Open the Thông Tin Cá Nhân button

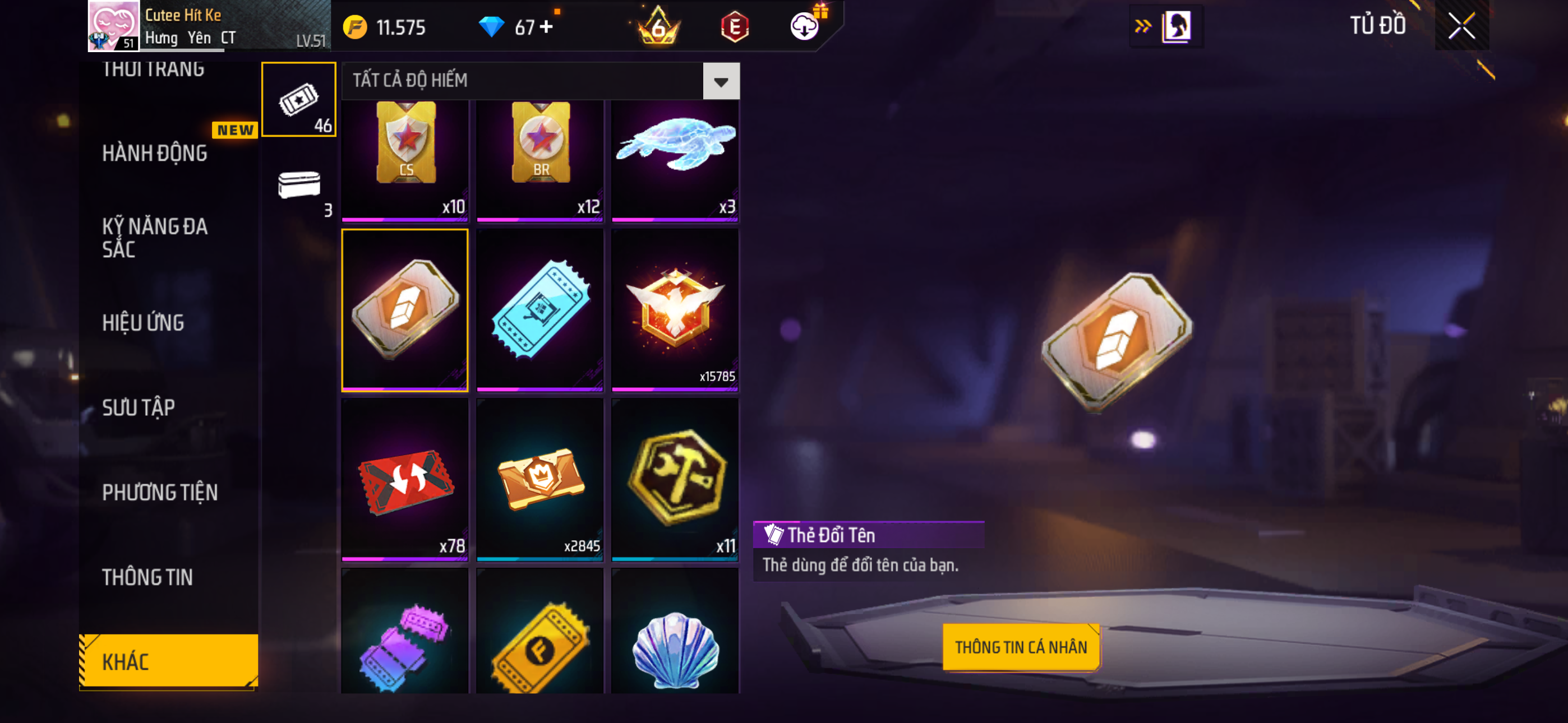1020,647
